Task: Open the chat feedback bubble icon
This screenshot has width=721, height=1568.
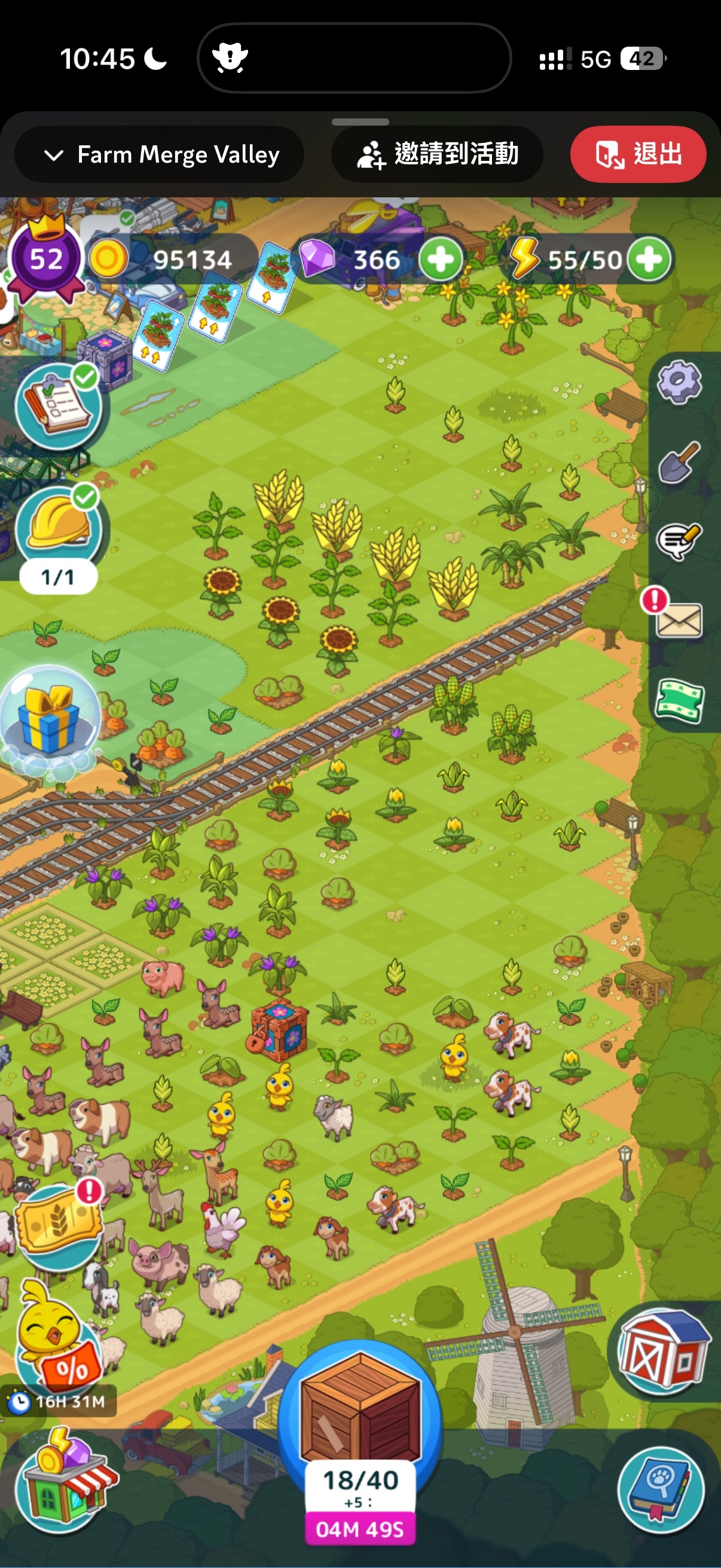Action: [x=679, y=540]
